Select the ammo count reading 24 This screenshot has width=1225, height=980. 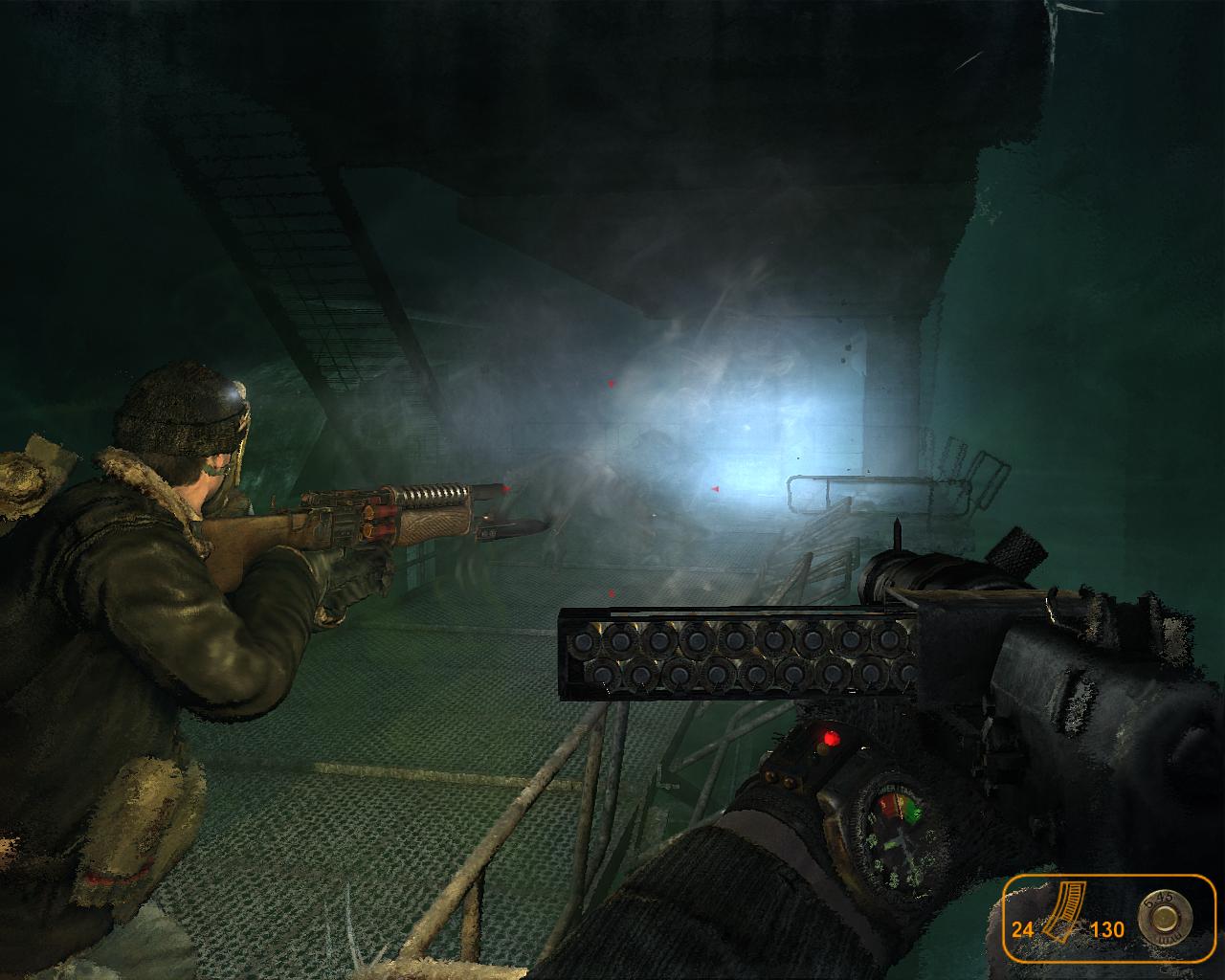(1022, 928)
